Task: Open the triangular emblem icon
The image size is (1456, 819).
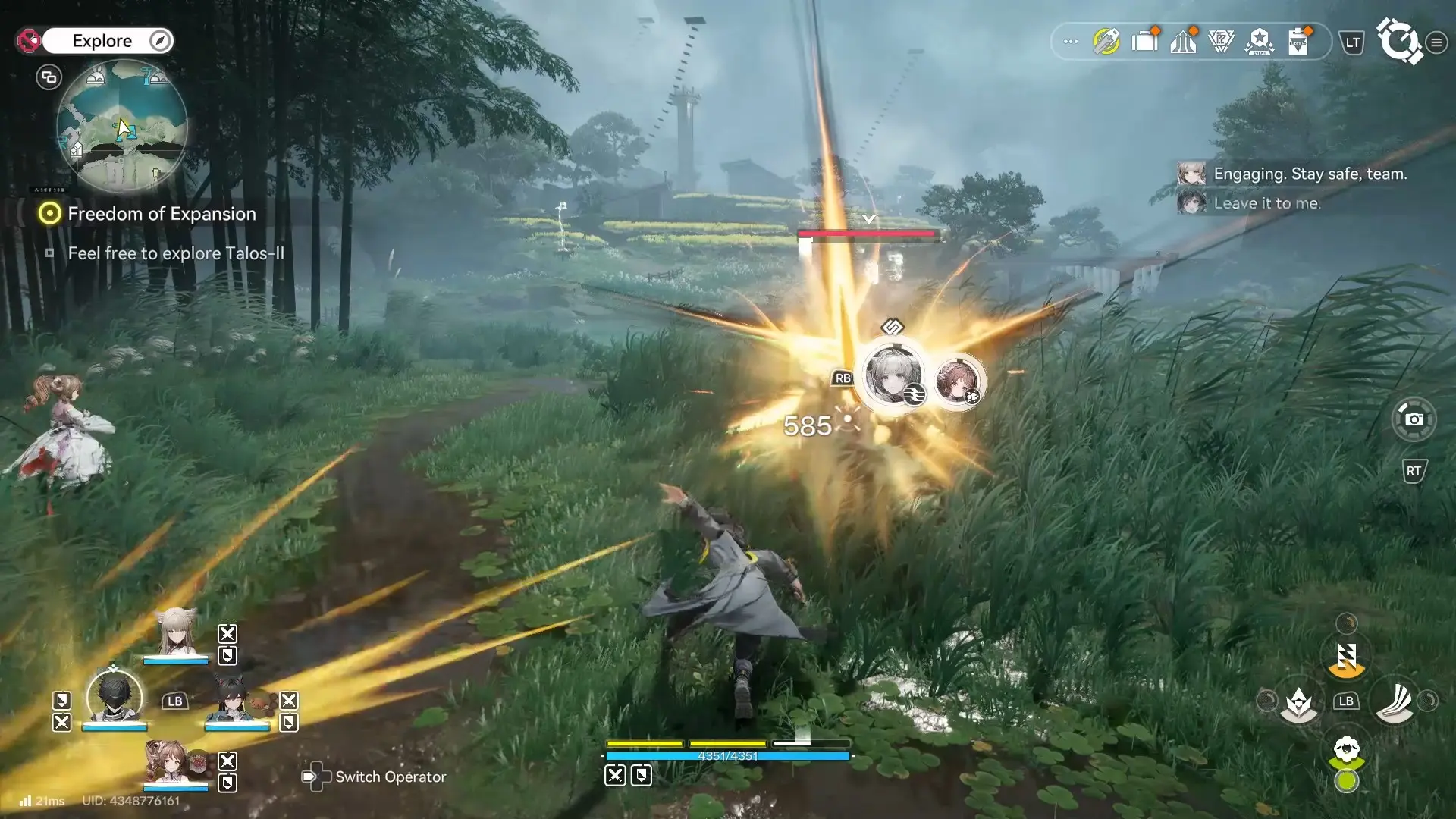Action: tap(1221, 41)
